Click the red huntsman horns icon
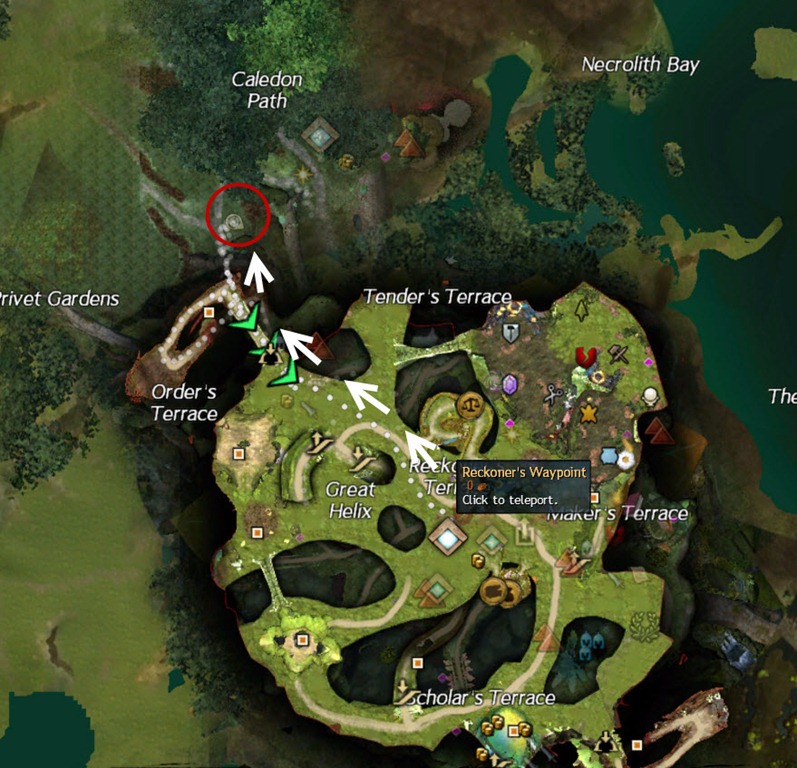797x768 pixels. tap(584, 357)
